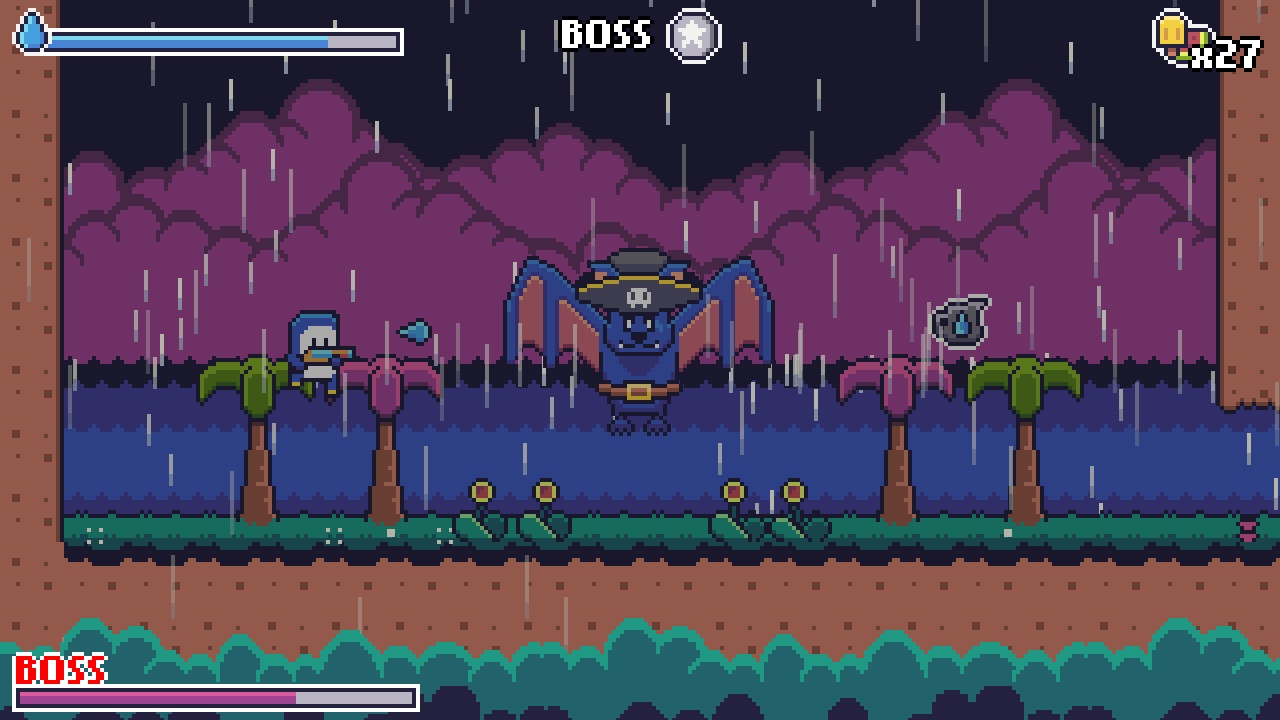The height and width of the screenshot is (720, 1280).
Task: Click the BOSS title at the top center
Action: 605,33
